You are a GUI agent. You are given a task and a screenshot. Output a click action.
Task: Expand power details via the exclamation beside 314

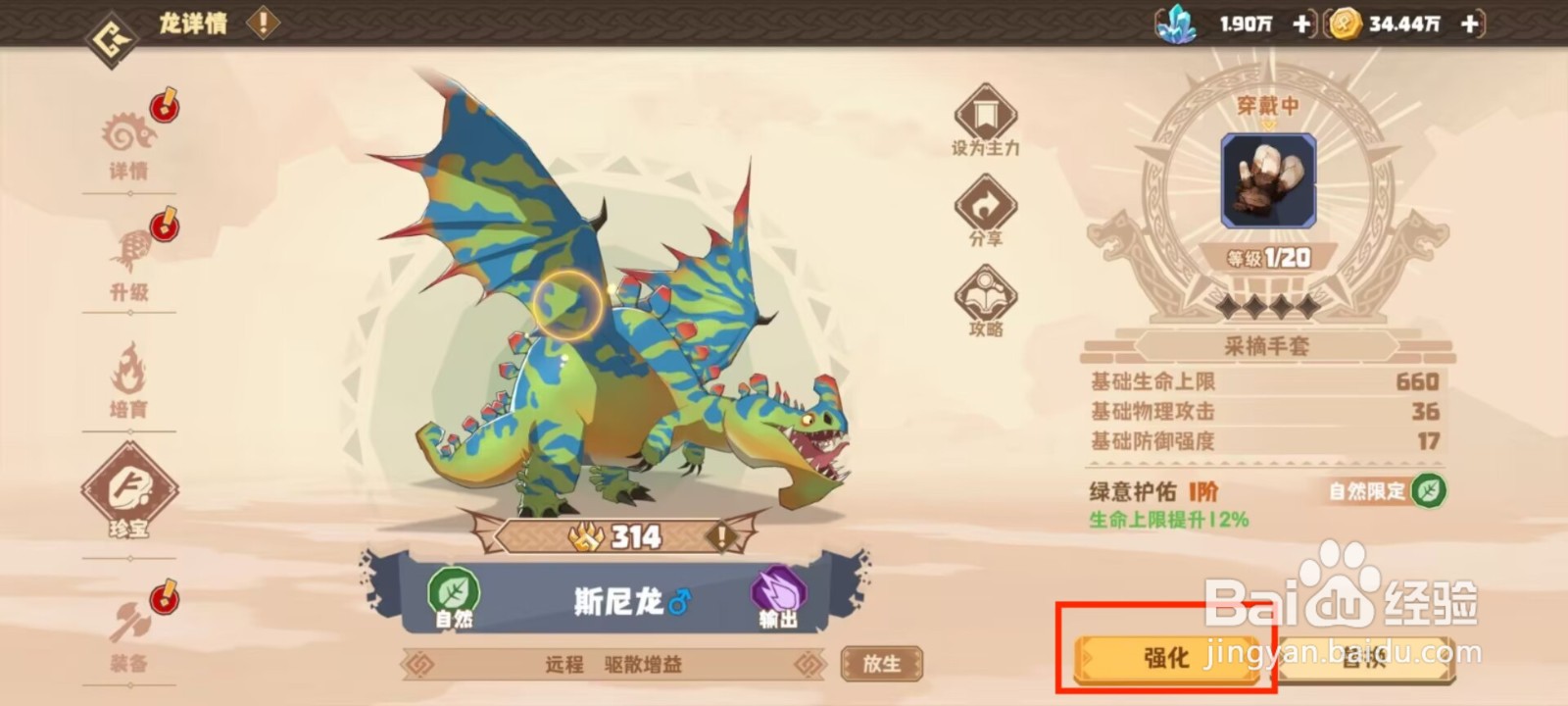tap(722, 536)
